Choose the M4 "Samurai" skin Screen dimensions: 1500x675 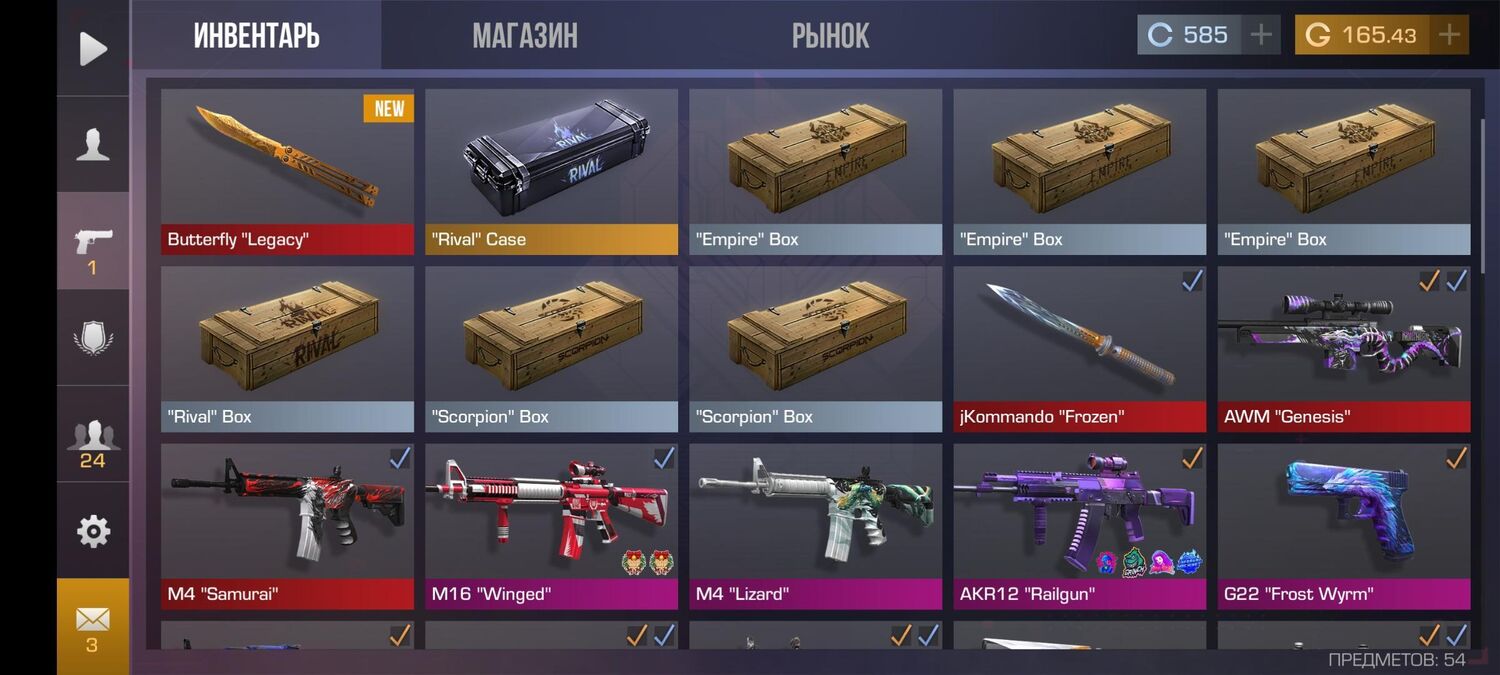click(287, 526)
